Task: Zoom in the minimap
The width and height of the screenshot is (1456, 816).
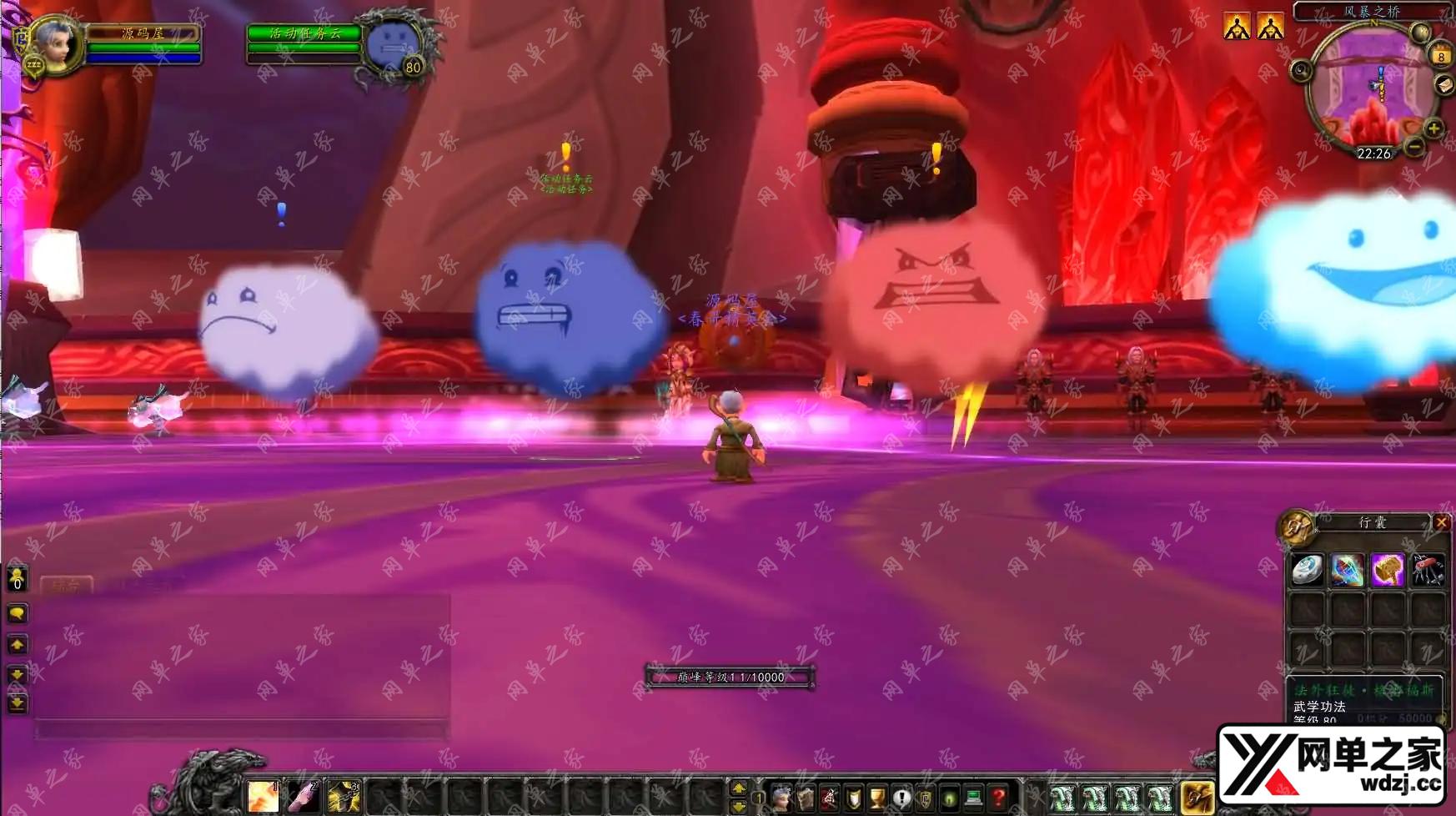Action: (x=1433, y=128)
